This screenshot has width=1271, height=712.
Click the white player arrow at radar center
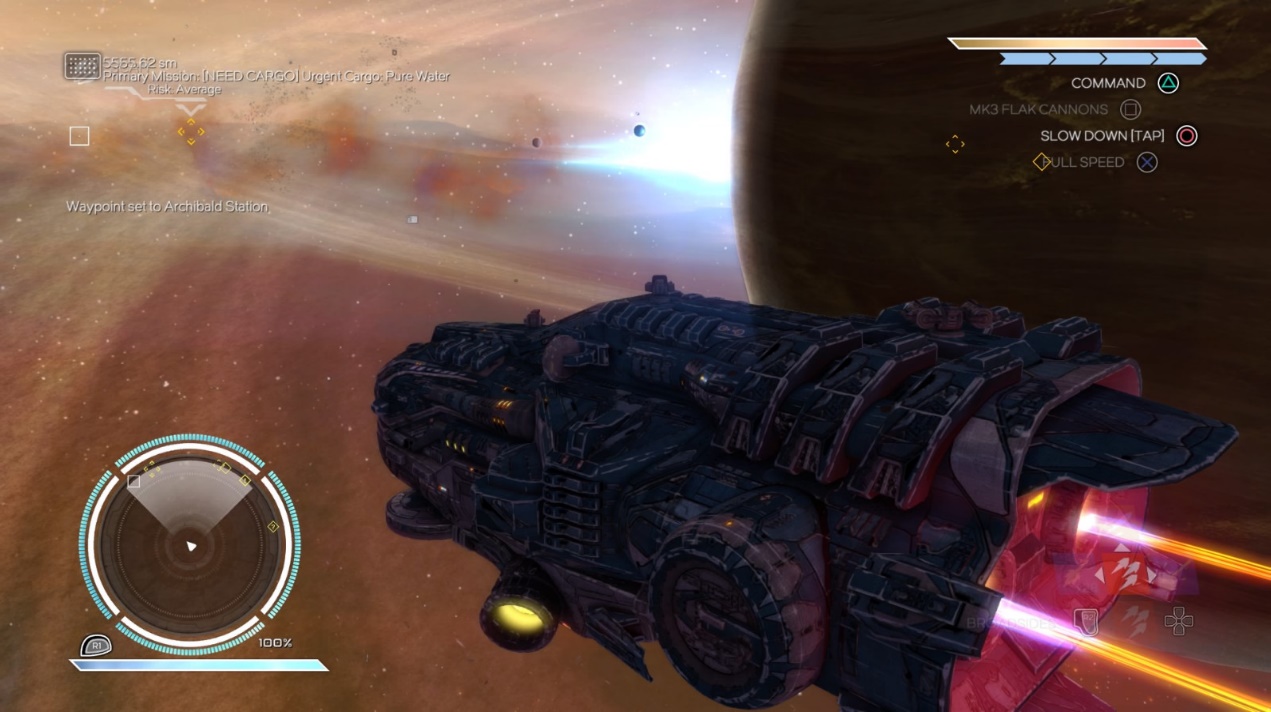(x=191, y=546)
